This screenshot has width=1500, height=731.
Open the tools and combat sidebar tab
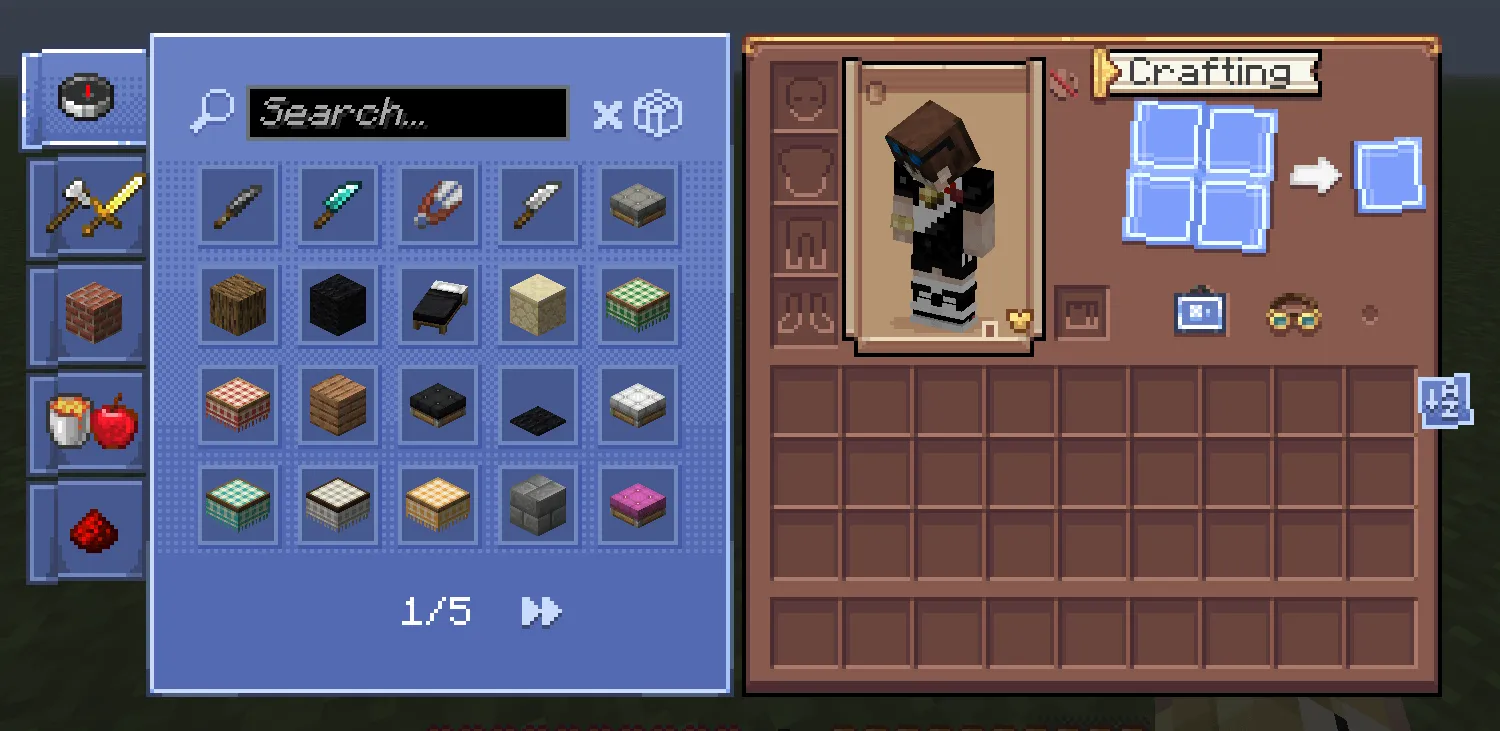[x=90, y=207]
